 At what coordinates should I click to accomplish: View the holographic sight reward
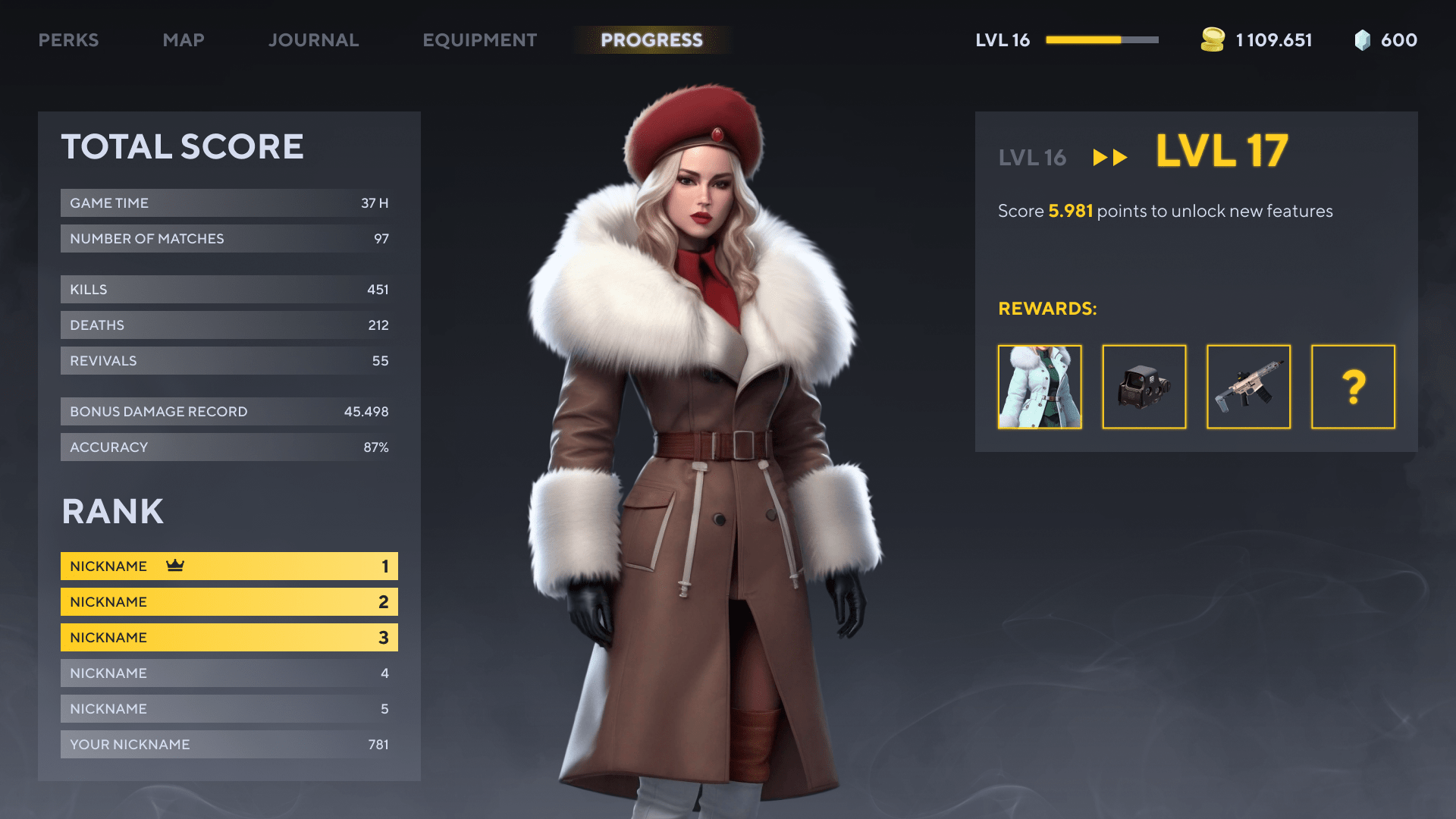click(x=1144, y=387)
